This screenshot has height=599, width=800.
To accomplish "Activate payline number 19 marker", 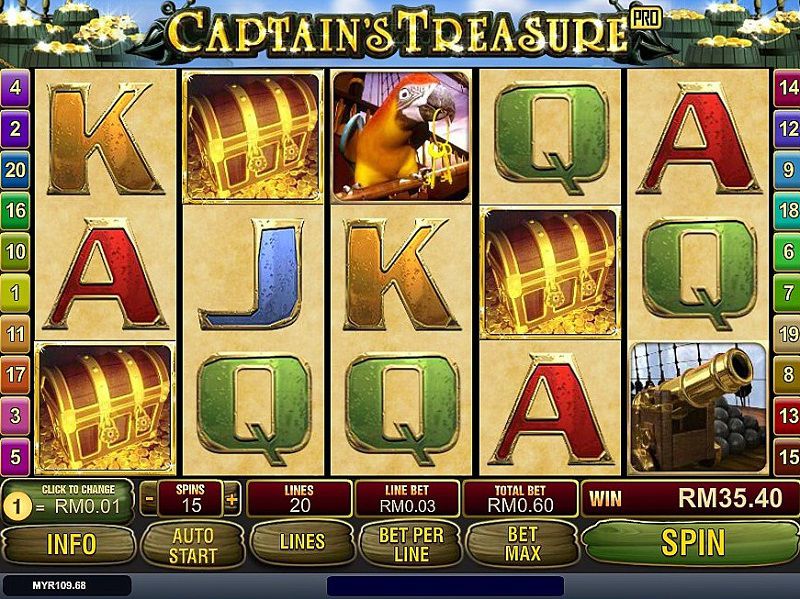I will coord(786,334).
